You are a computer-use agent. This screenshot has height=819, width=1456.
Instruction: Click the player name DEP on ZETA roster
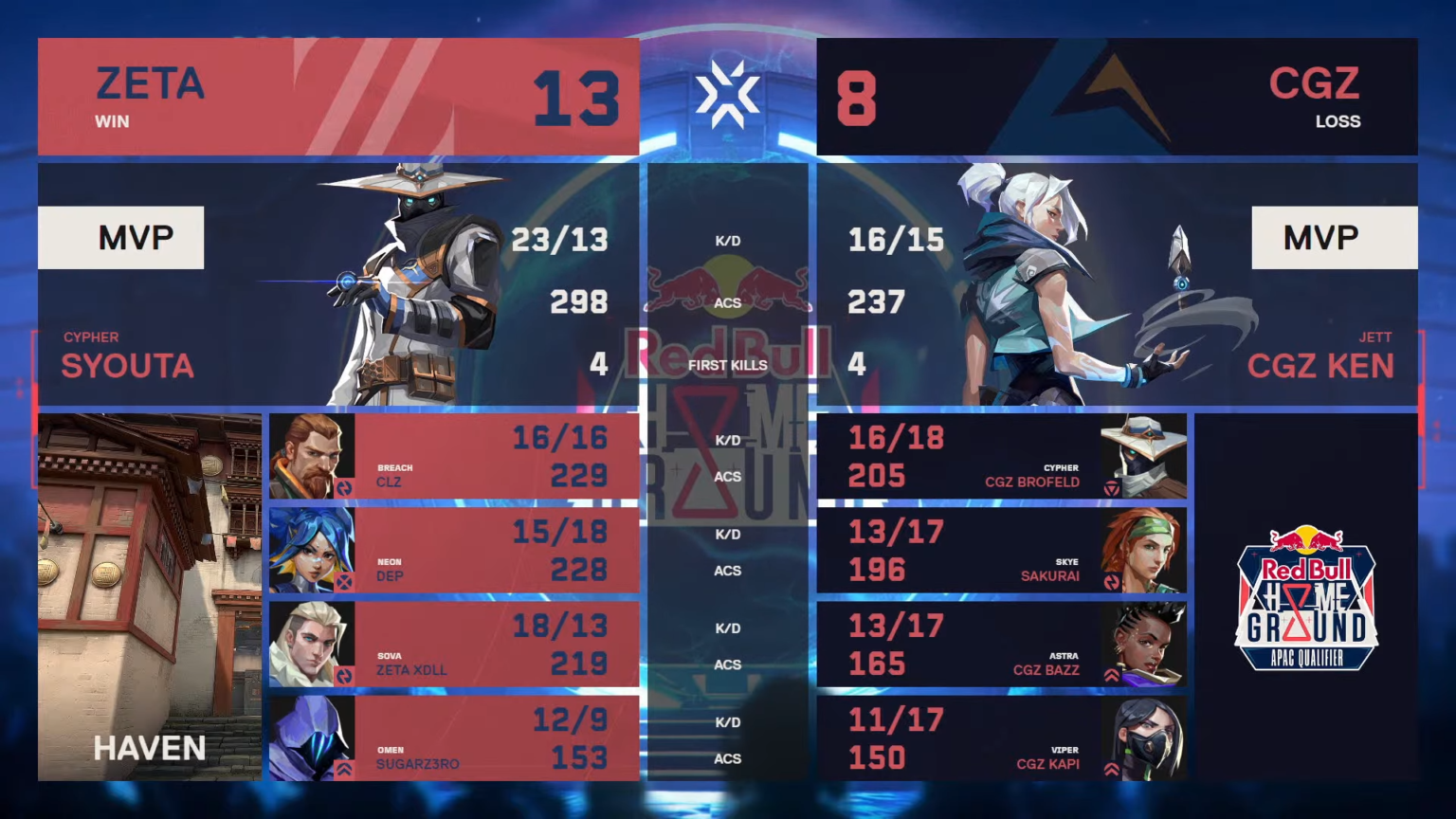(391, 575)
